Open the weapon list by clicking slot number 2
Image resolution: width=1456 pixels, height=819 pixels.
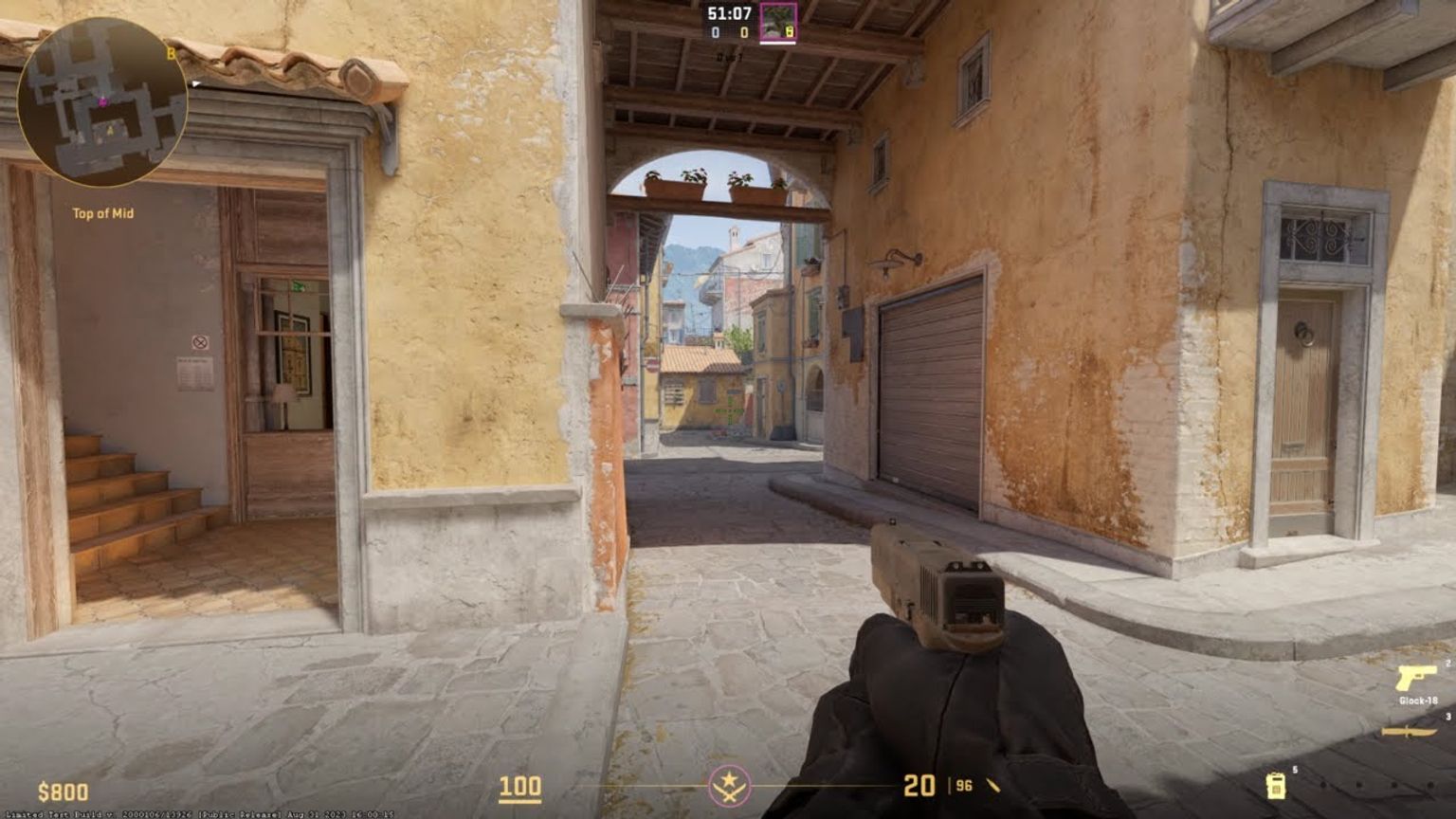point(1447,663)
